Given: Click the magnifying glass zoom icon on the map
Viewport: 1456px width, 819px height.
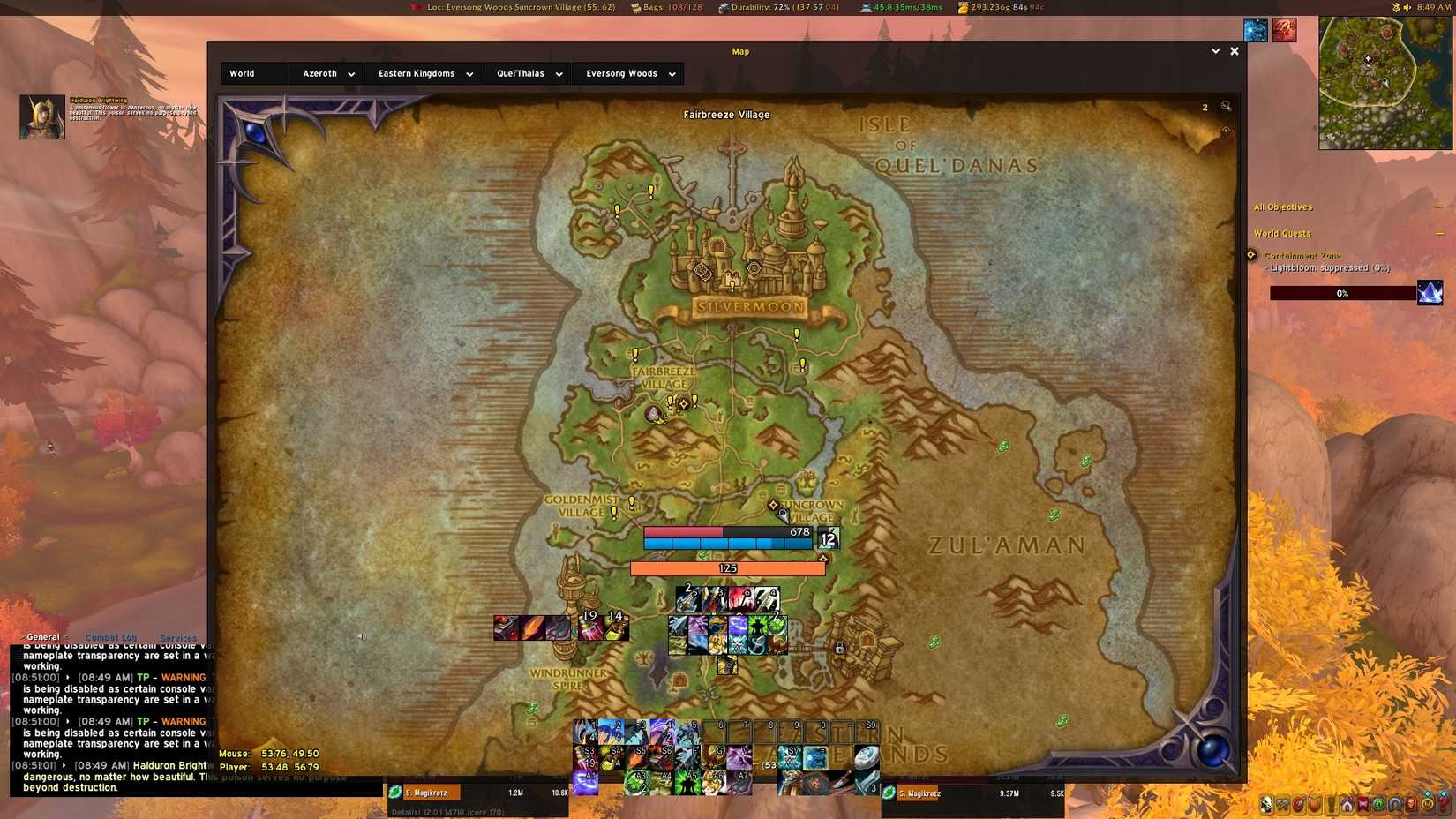Looking at the screenshot, I should (x=1226, y=106).
